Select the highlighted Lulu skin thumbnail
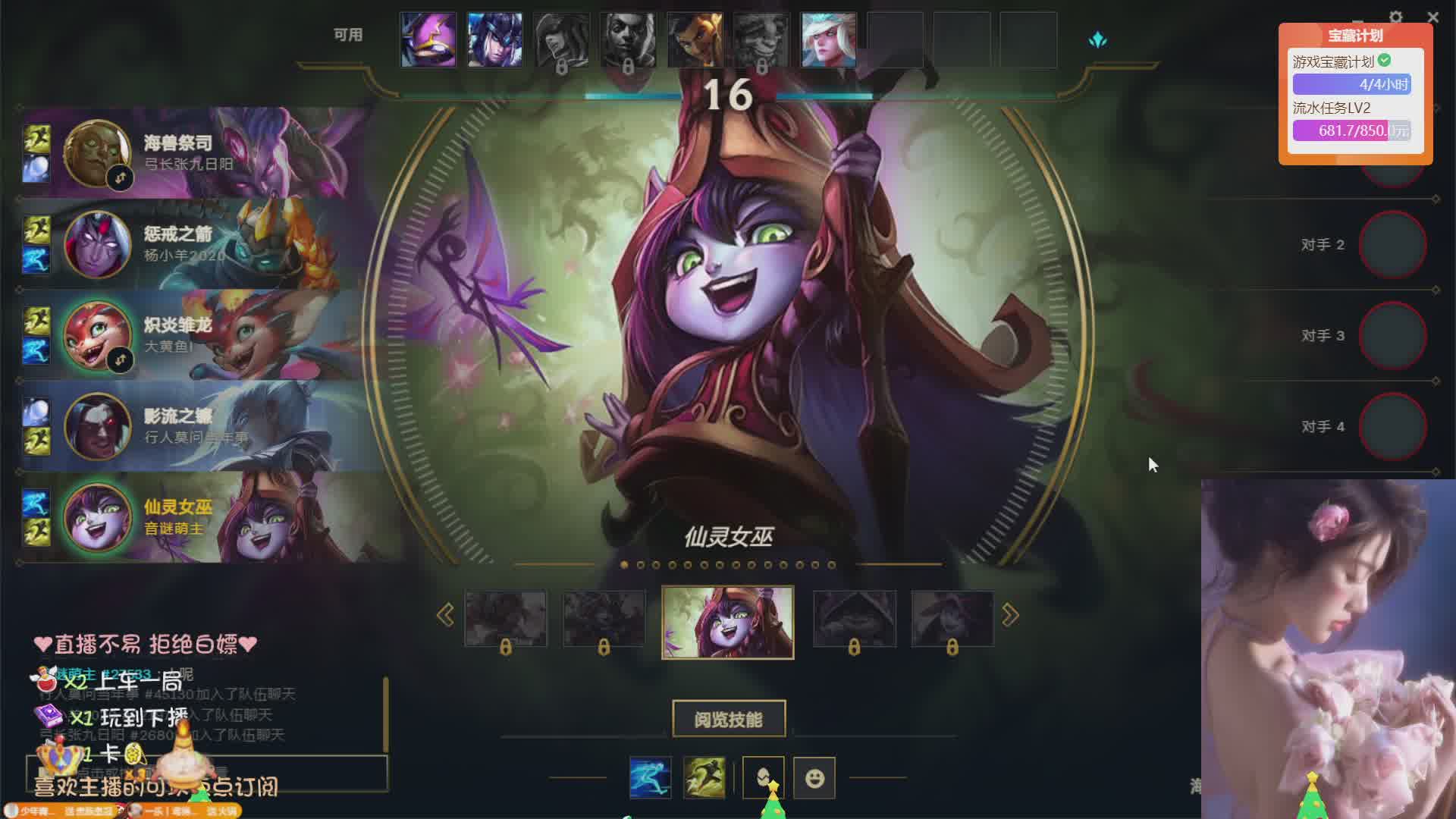1456x819 pixels. tap(728, 622)
